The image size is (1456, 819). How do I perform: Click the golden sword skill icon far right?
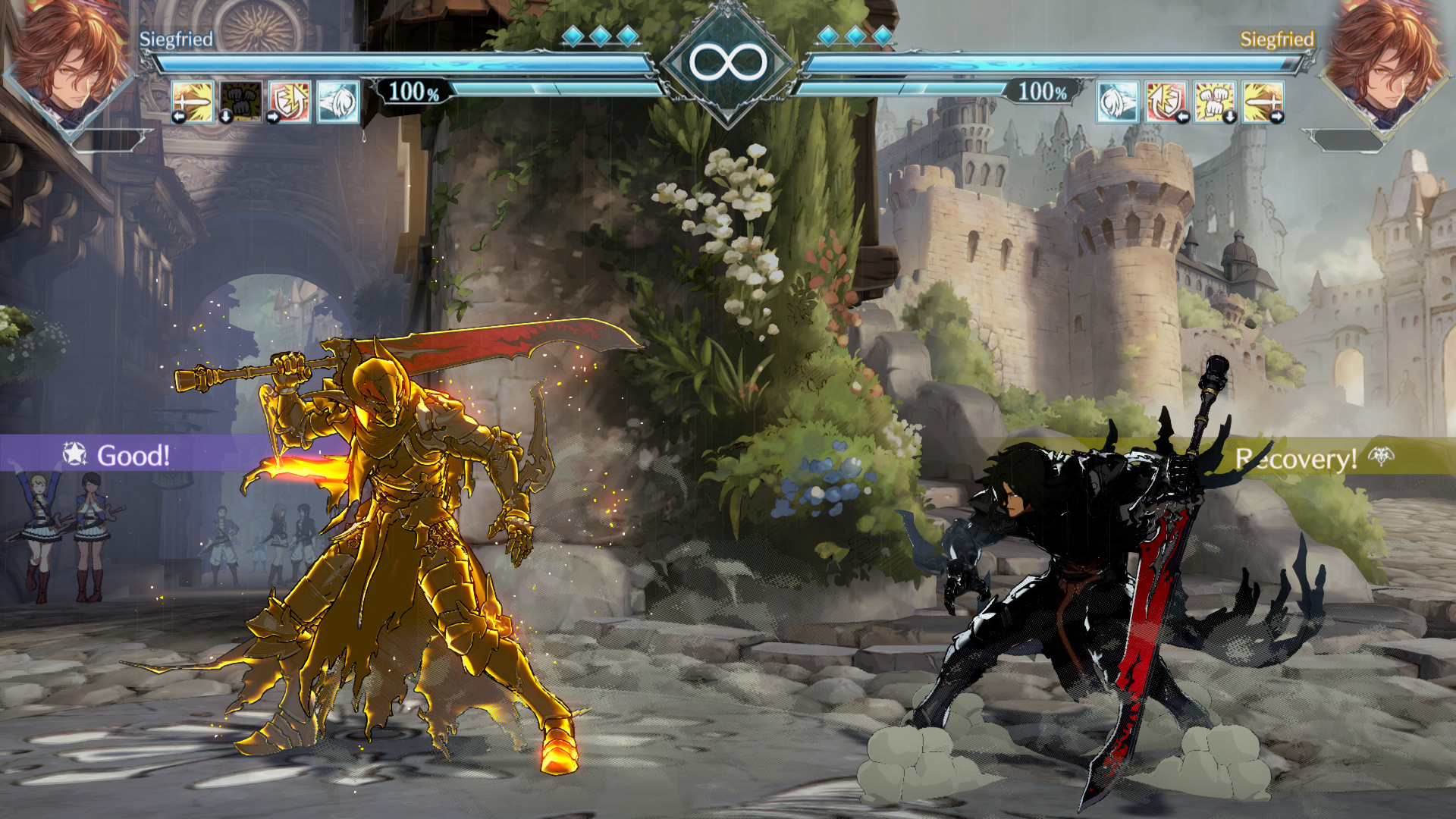(x=1263, y=102)
